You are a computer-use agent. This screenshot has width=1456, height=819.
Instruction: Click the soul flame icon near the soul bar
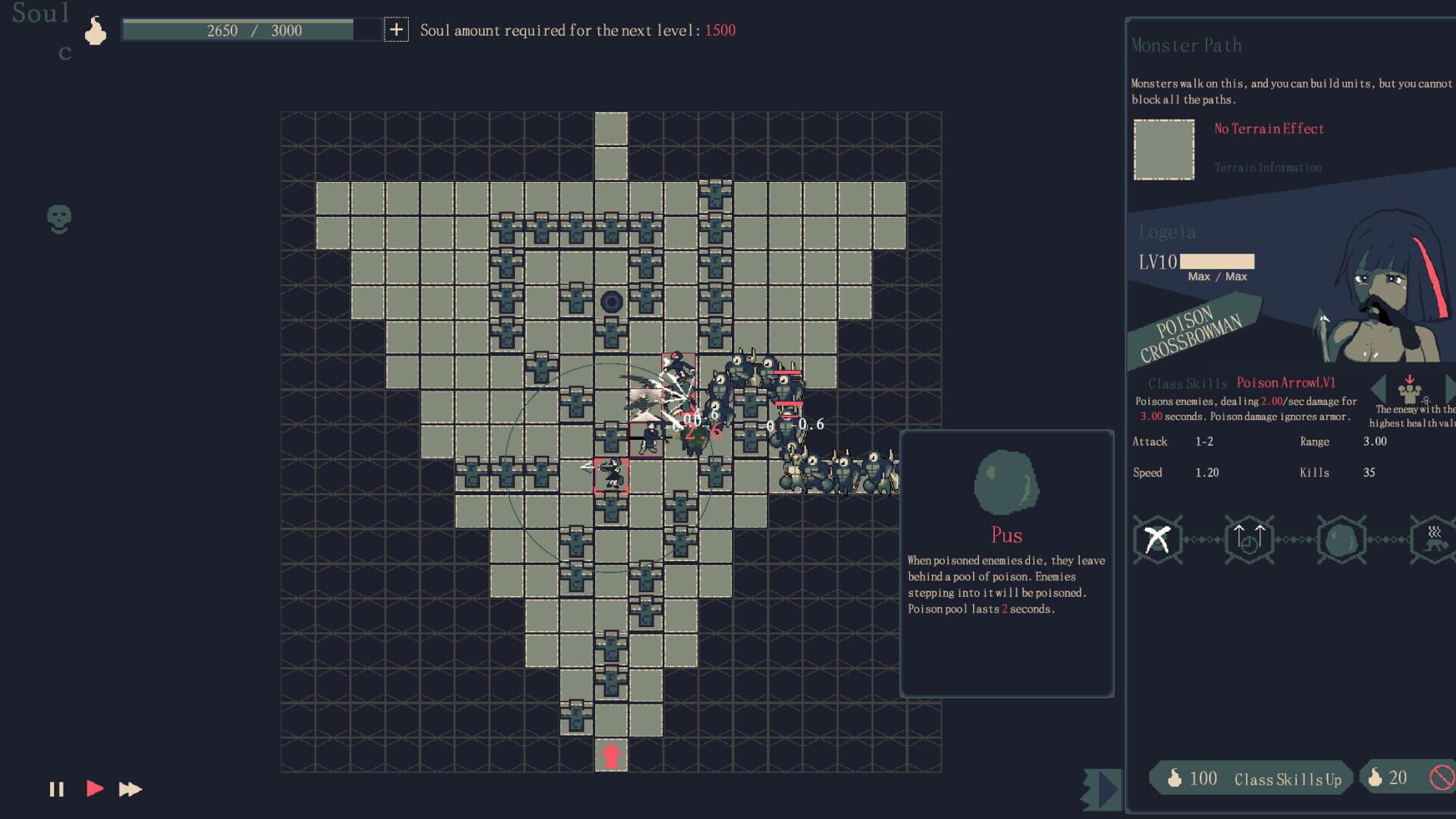[x=96, y=30]
